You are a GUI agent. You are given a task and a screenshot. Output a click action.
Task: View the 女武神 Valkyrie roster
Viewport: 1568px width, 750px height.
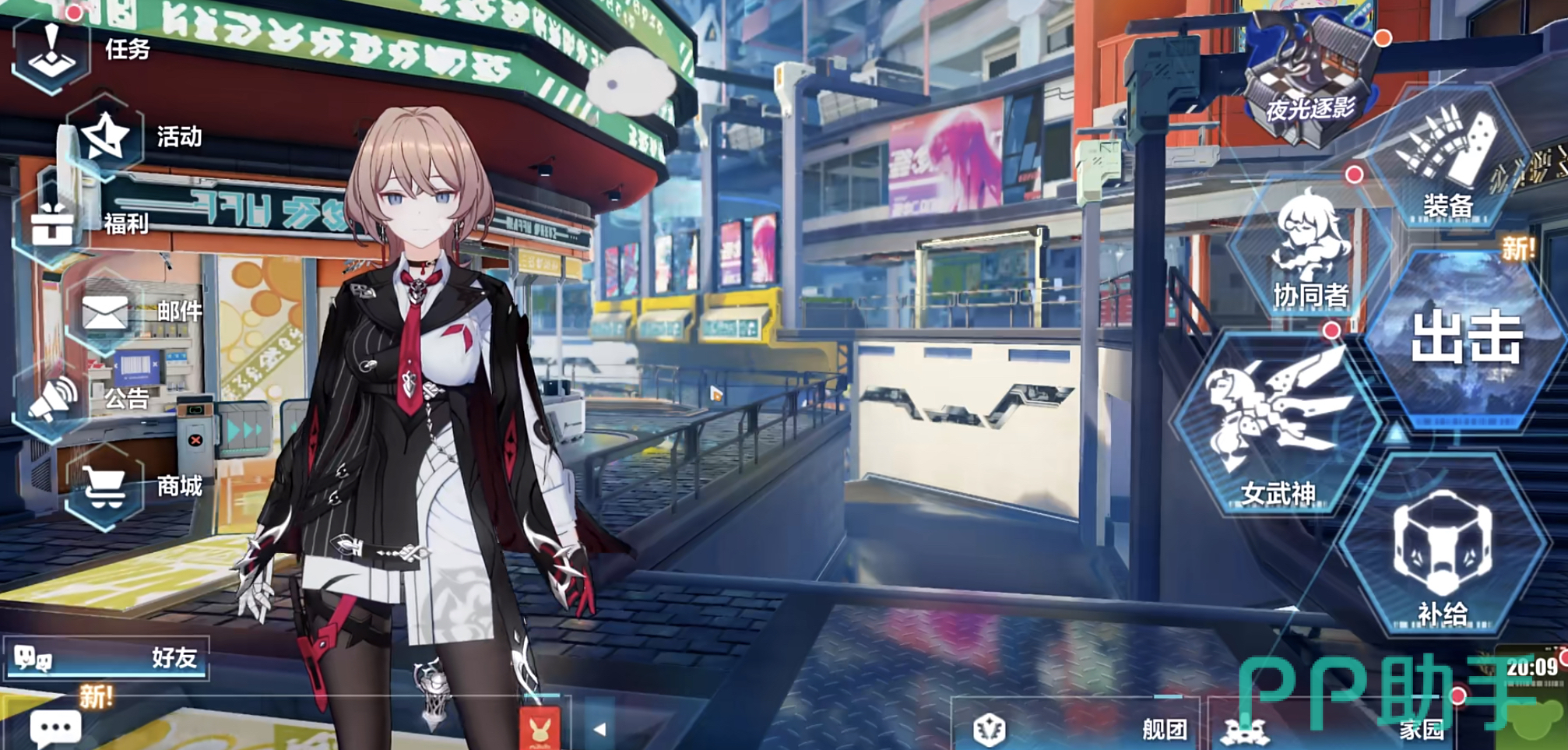(x=1277, y=424)
